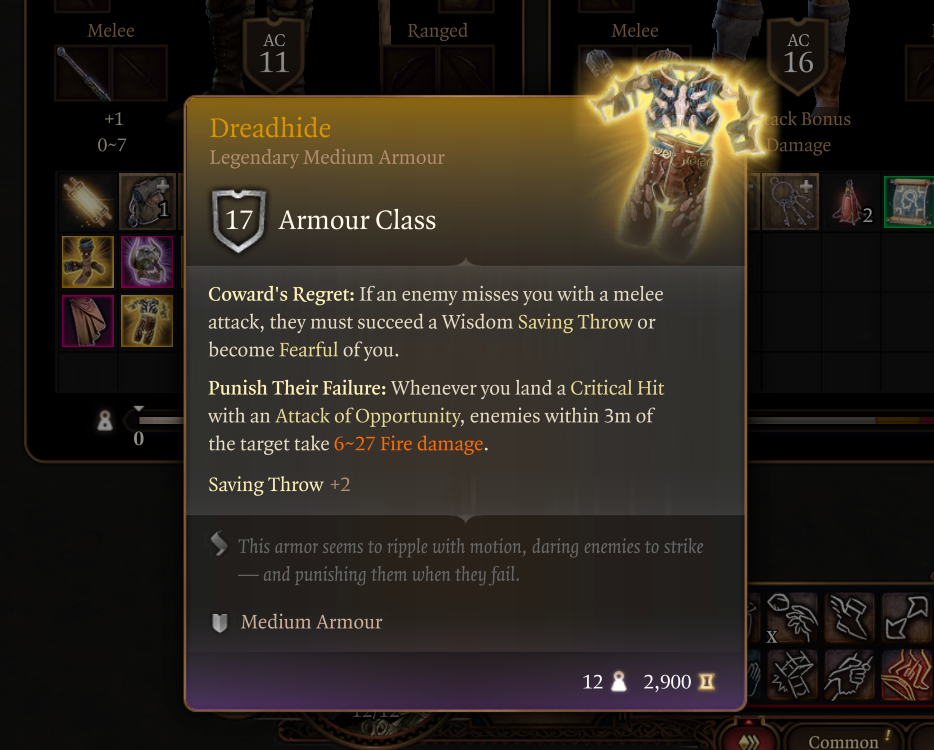
Task: Click the red chevron button beside Common
Action: click(754, 740)
